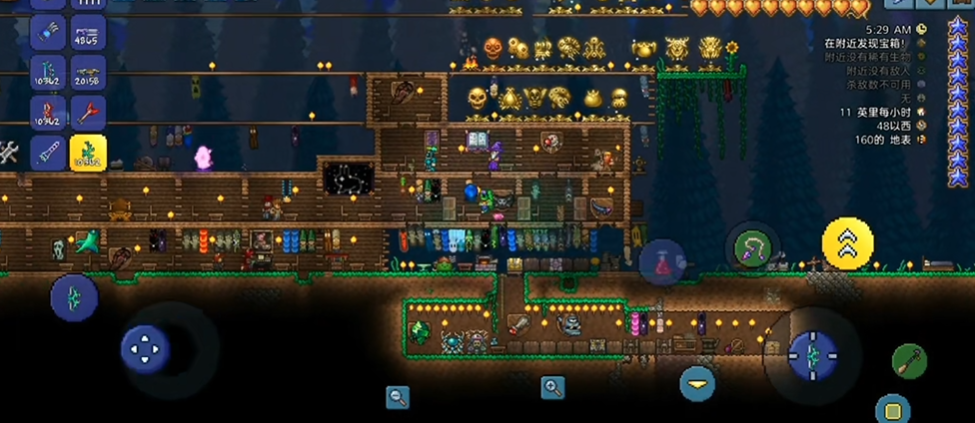Tap the blue down-arrow button
The image size is (975, 423).
pos(697,383)
